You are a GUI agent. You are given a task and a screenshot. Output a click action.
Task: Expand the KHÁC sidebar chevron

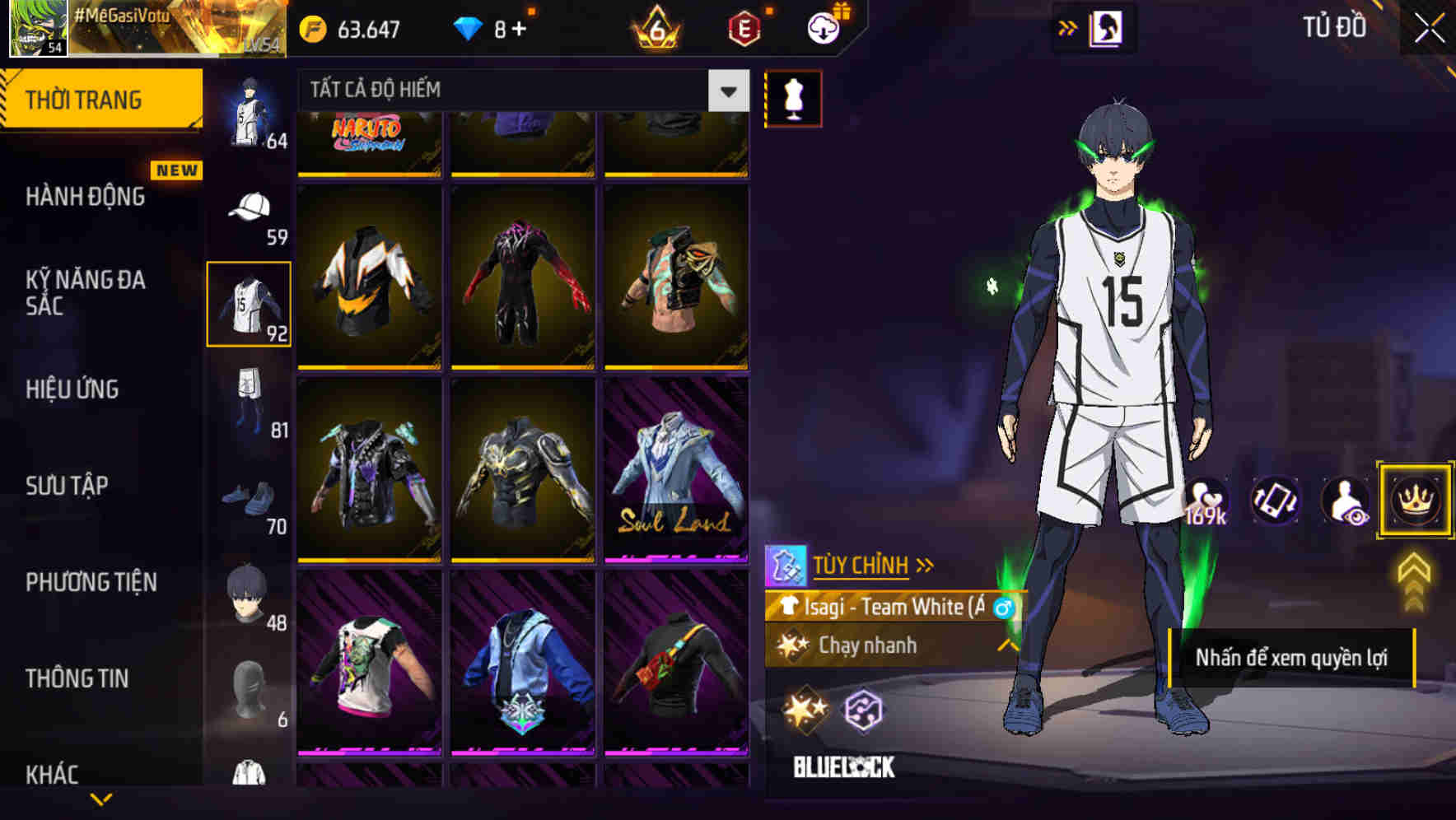click(x=101, y=797)
